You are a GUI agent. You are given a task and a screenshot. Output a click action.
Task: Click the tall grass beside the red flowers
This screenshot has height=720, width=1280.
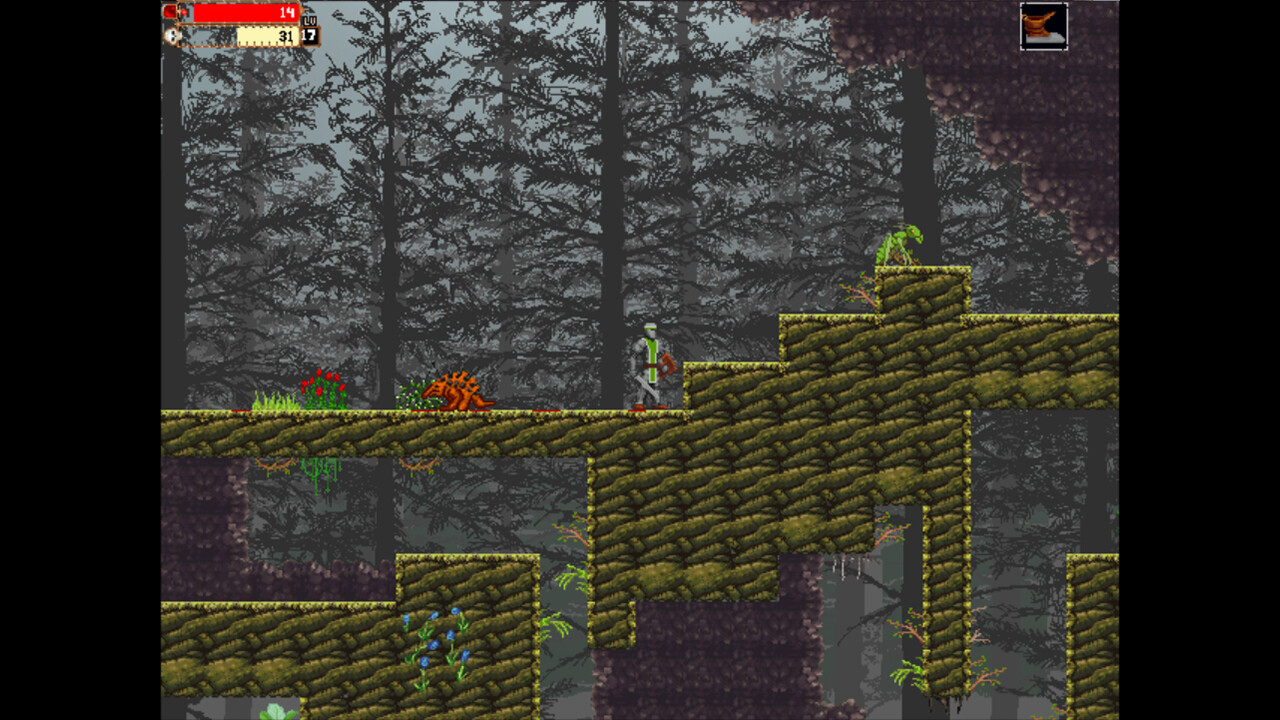[x=273, y=398]
